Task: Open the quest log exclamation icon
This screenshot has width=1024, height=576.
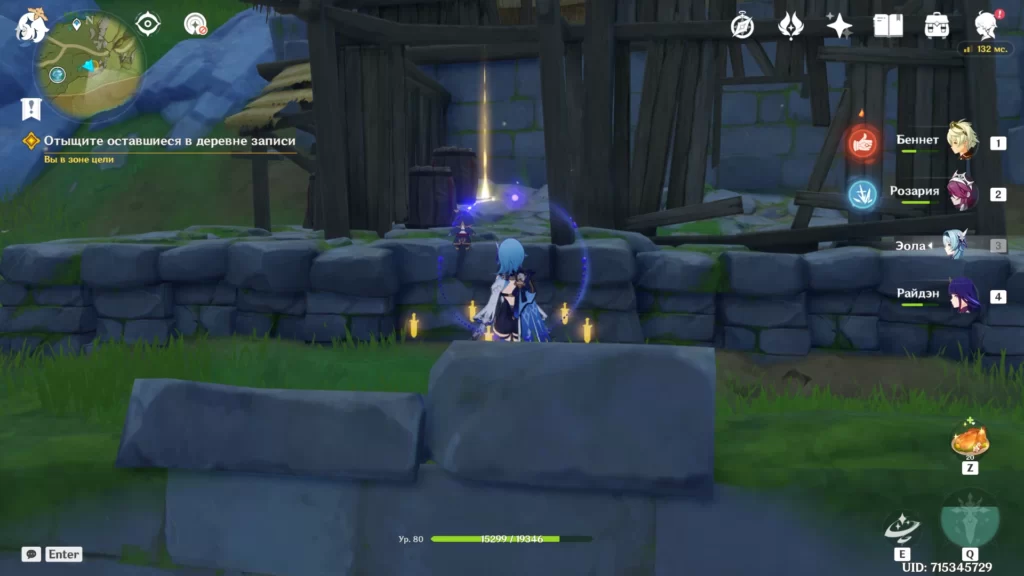Action: coord(31,109)
